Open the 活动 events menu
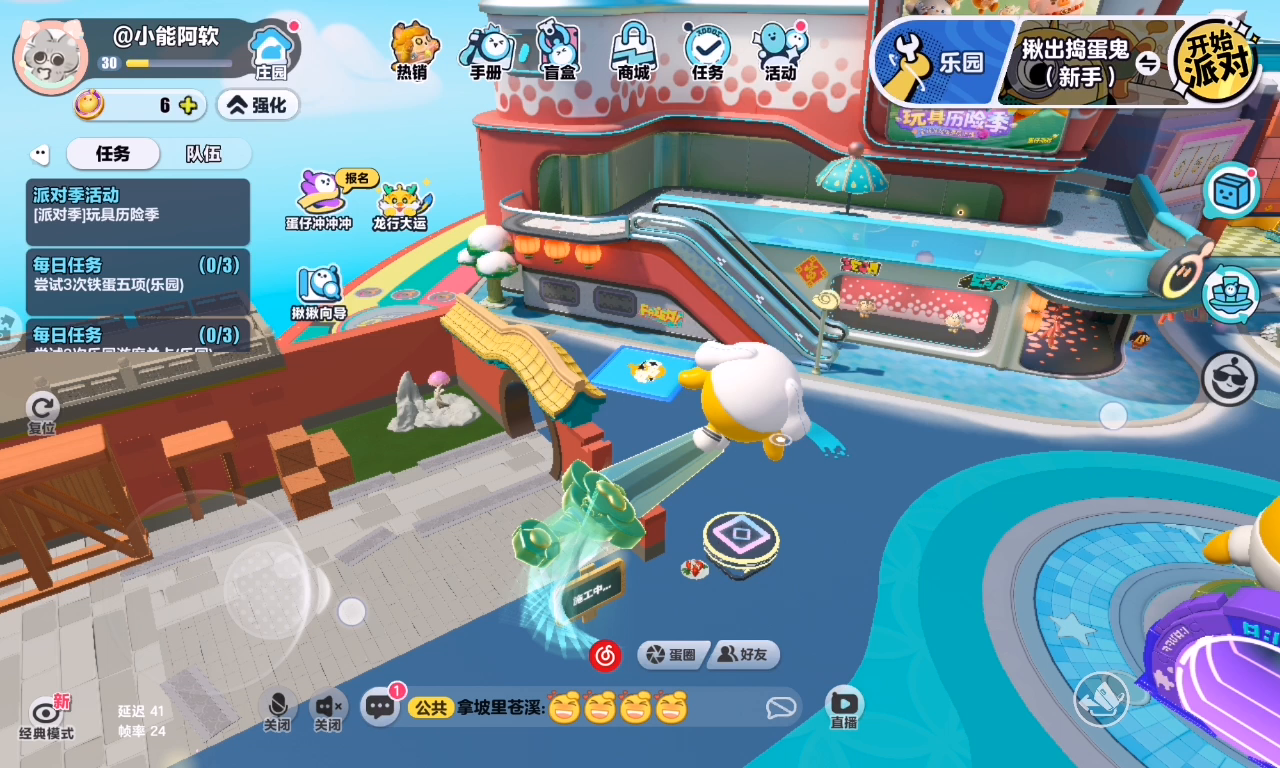1280x768 pixels. click(780, 50)
